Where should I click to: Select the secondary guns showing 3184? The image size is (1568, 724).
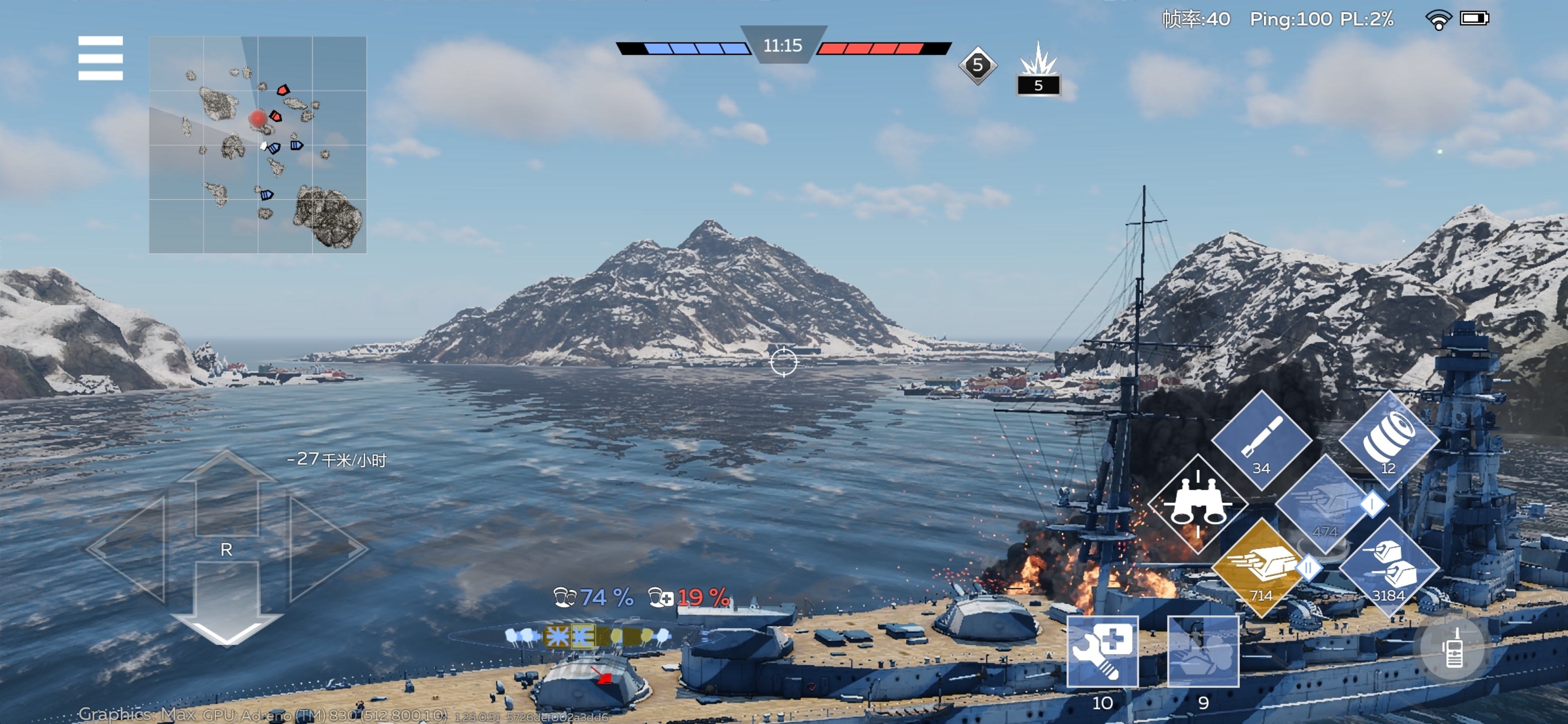click(1389, 568)
